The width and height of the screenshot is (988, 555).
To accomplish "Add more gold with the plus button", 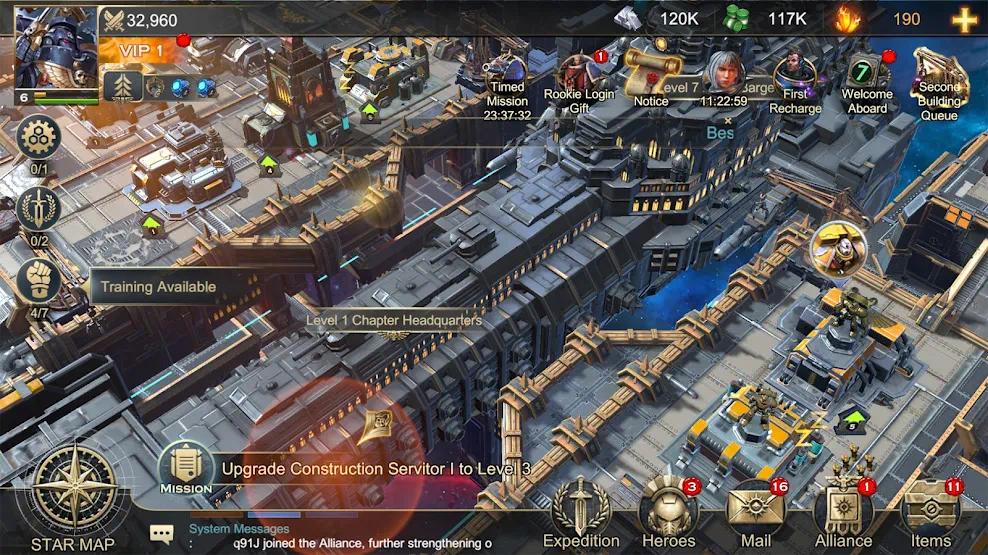I will coord(964,19).
